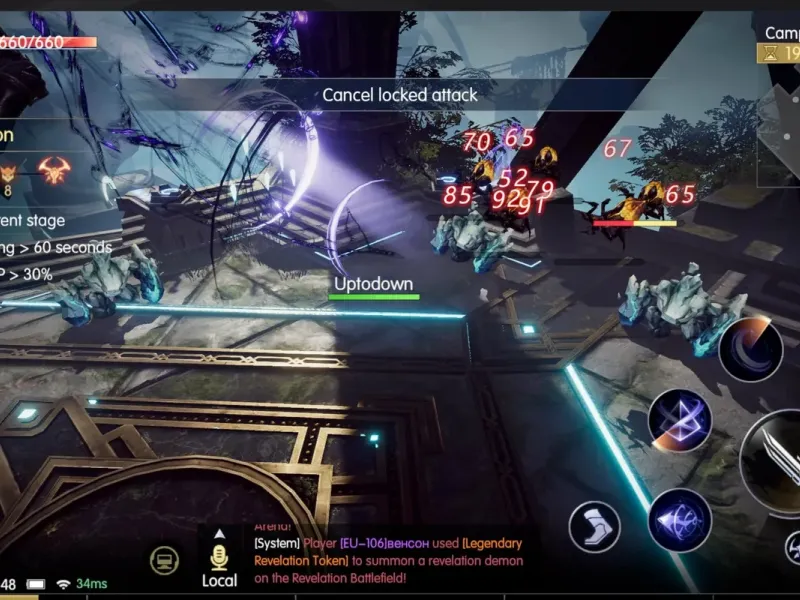Activate the crescent moon slash skill
Image resolution: width=800 pixels, height=600 pixels.
coord(750,349)
